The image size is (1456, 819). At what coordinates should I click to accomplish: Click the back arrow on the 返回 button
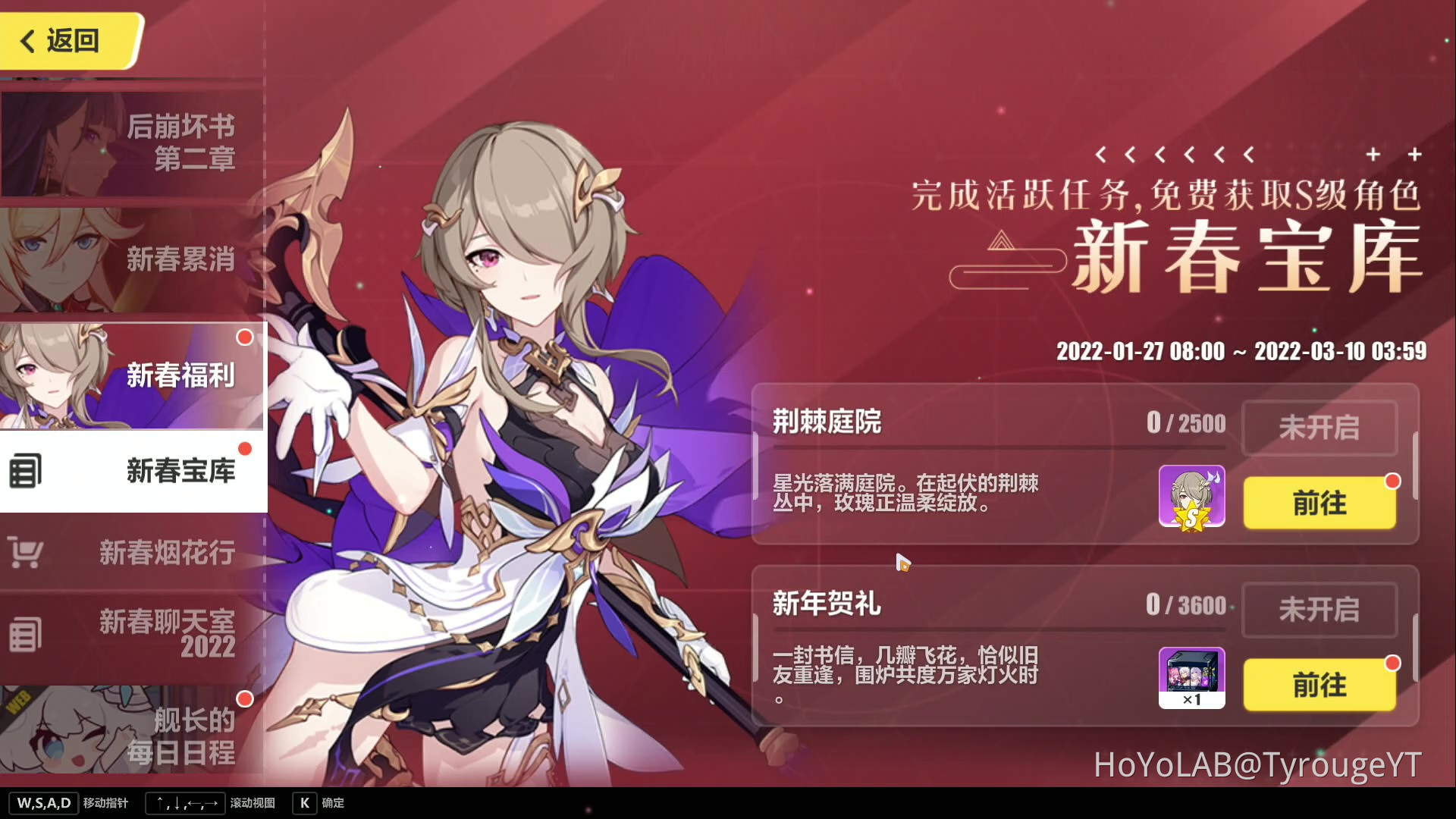[x=27, y=41]
